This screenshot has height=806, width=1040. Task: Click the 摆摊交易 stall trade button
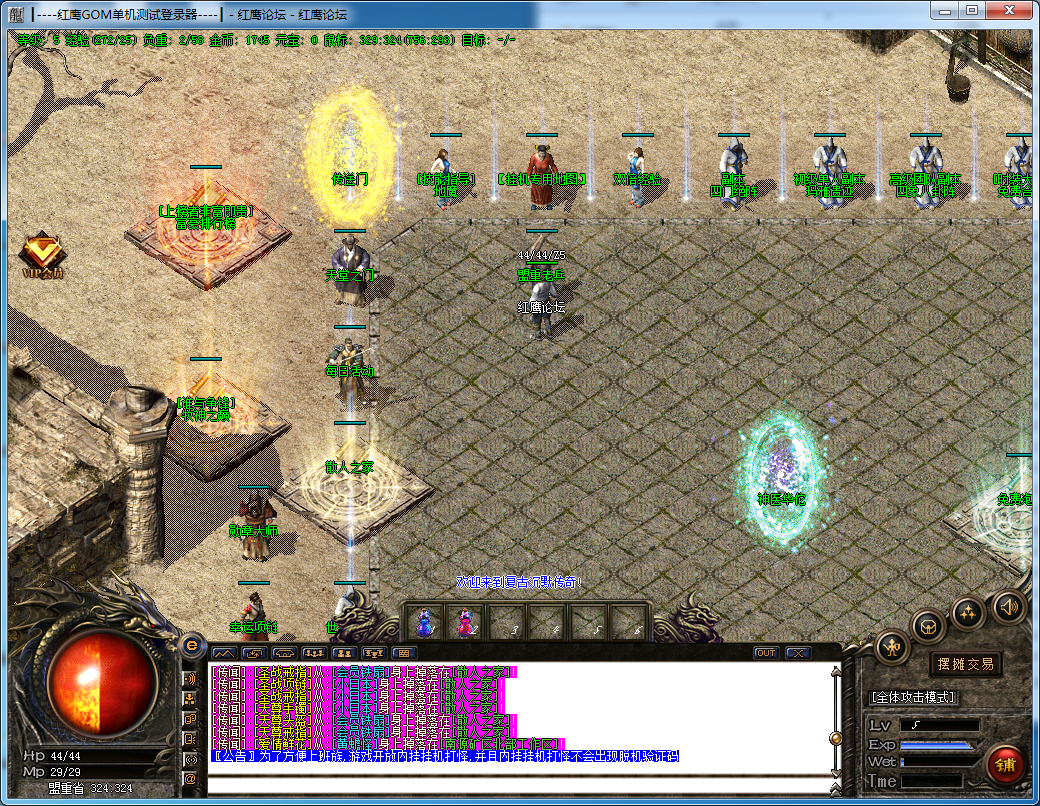[965, 664]
